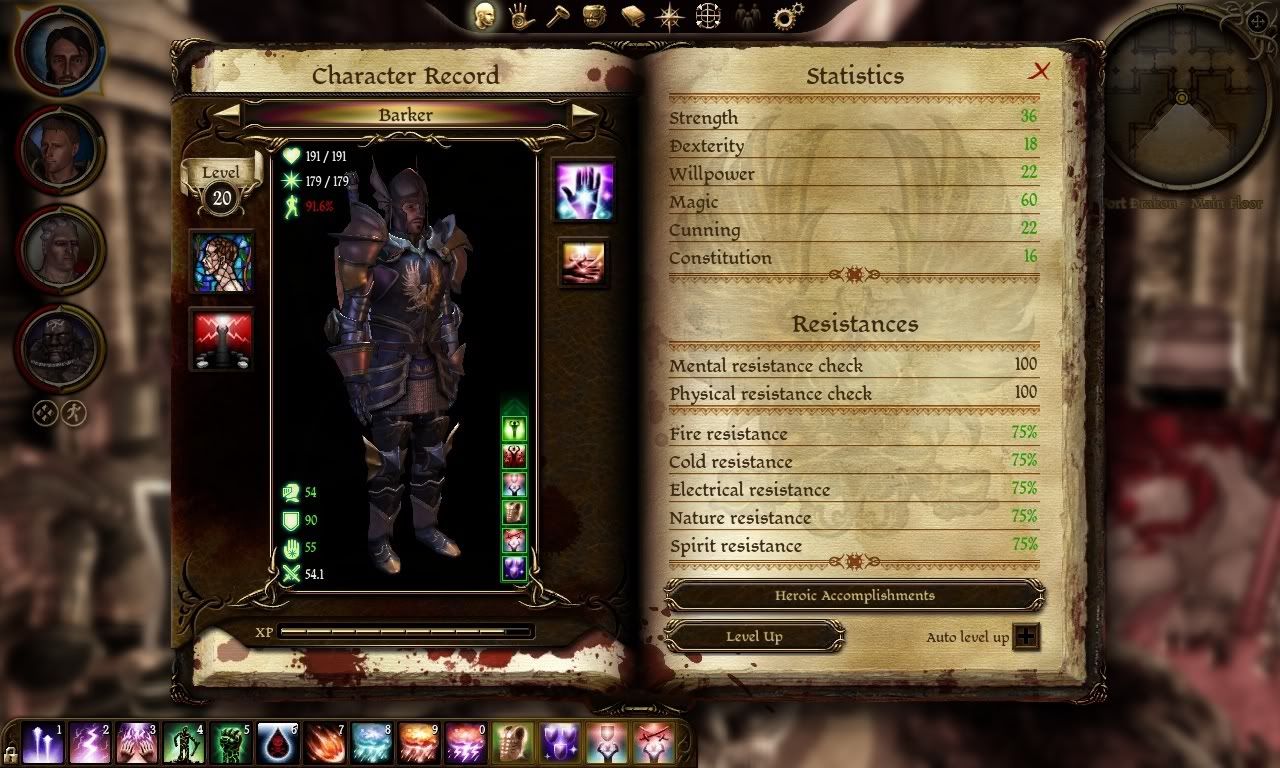The width and height of the screenshot is (1280, 768).
Task: Select the stained-glass mage class icon
Action: (x=221, y=262)
